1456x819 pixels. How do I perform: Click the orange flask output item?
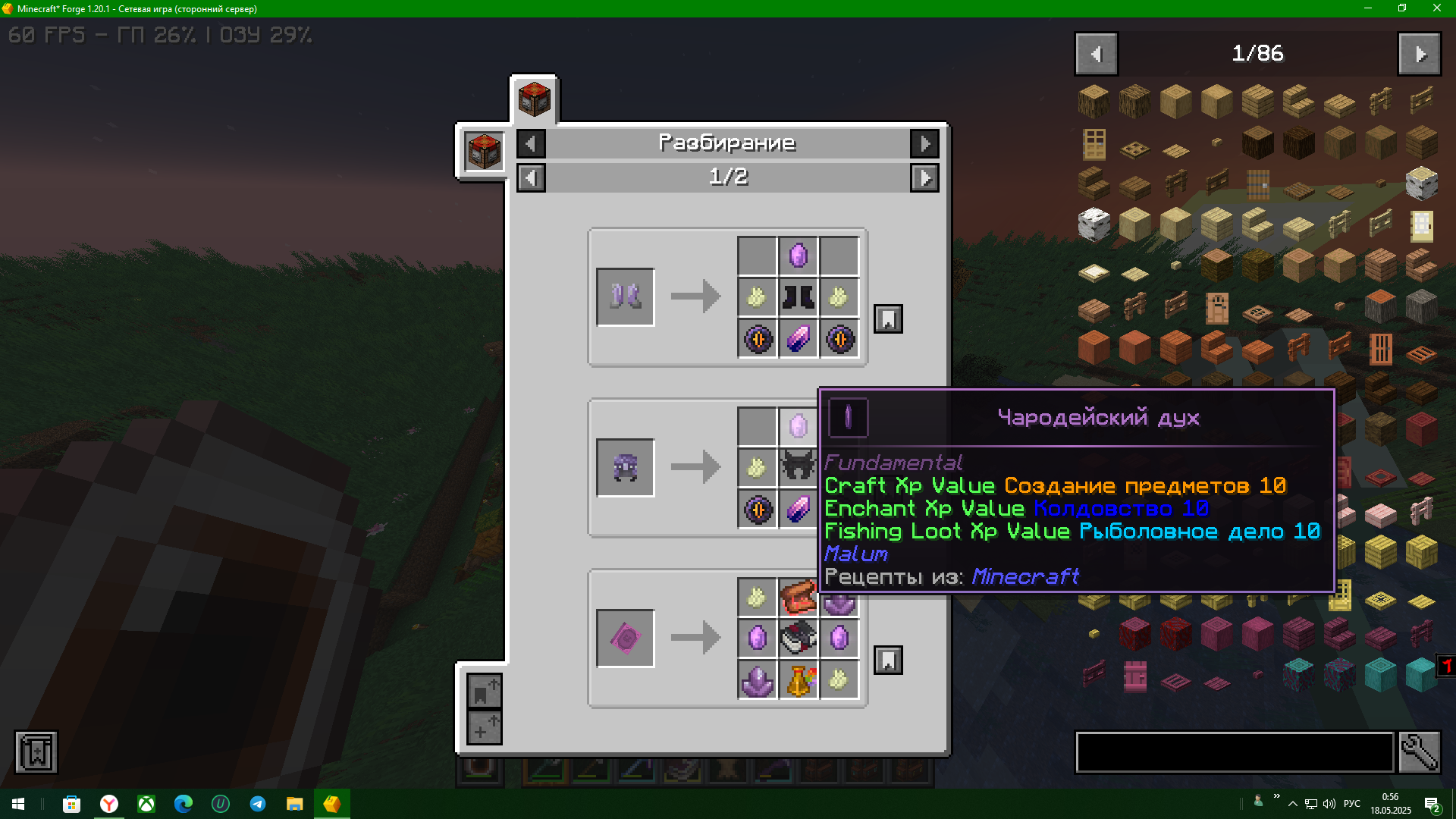click(799, 680)
